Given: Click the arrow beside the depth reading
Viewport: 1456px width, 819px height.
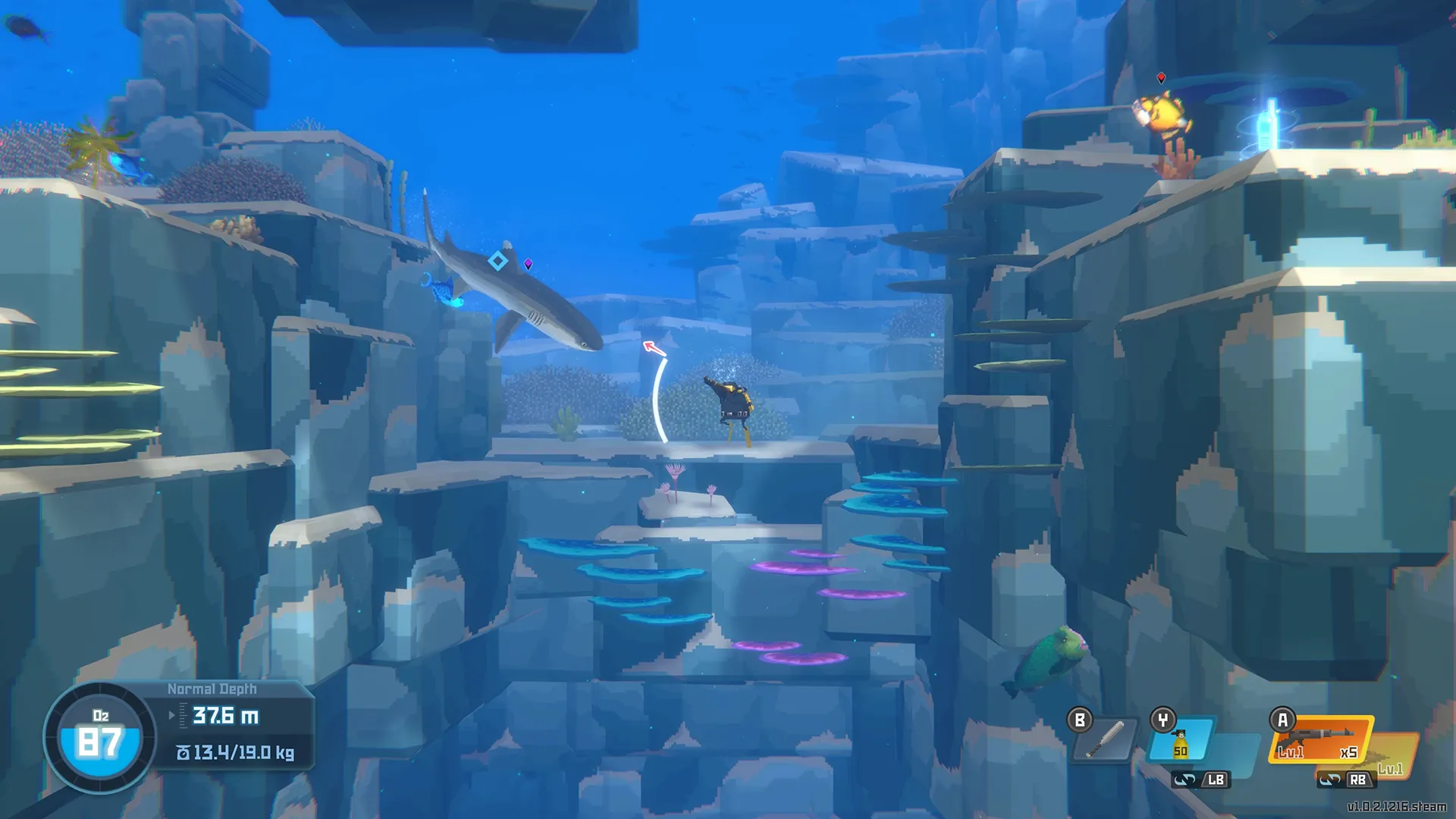Looking at the screenshot, I should point(171,715).
